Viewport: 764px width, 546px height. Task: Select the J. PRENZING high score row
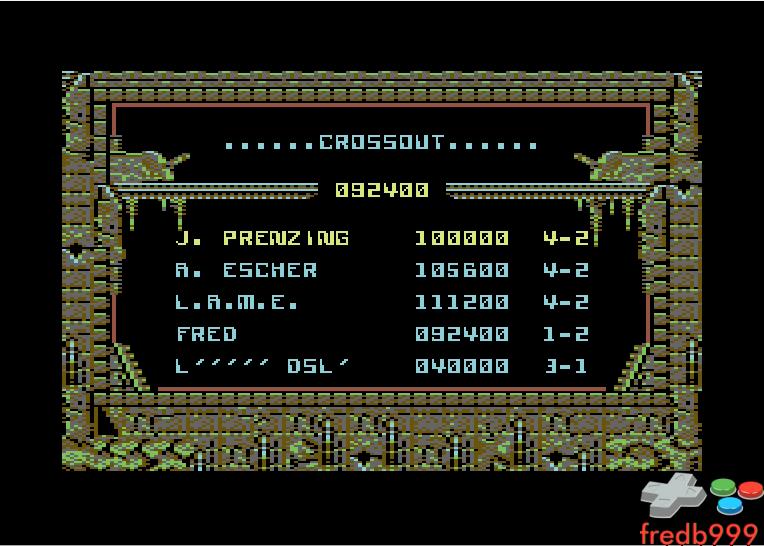pos(381,238)
